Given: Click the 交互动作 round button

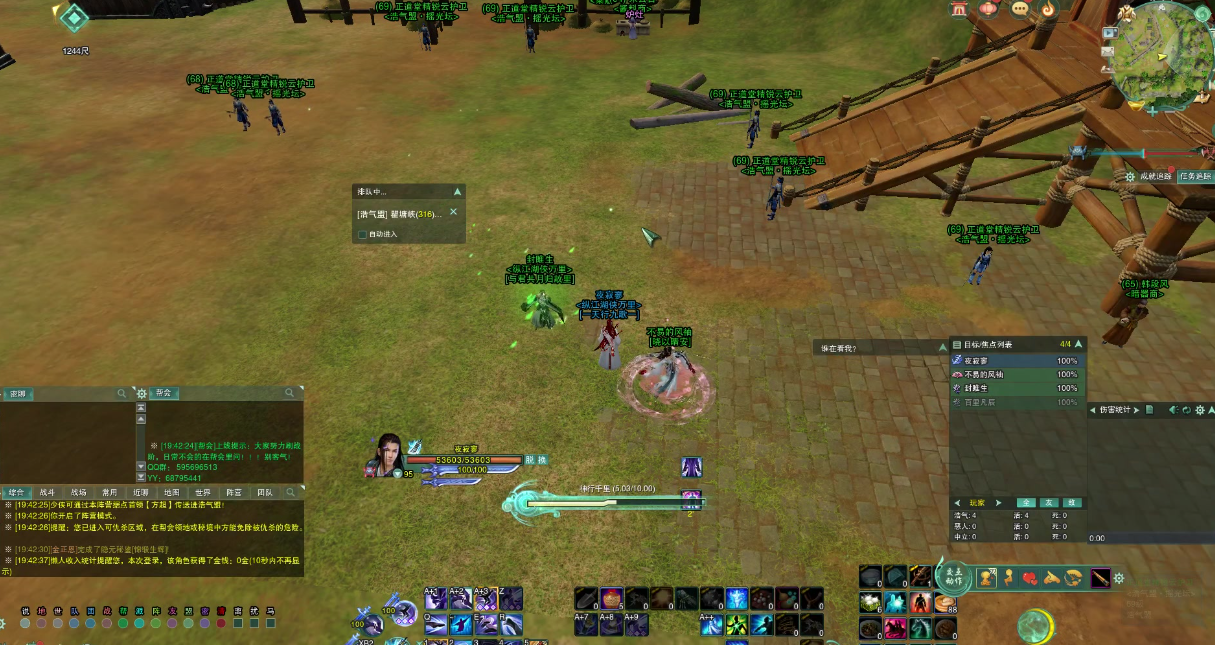Looking at the screenshot, I should [953, 577].
